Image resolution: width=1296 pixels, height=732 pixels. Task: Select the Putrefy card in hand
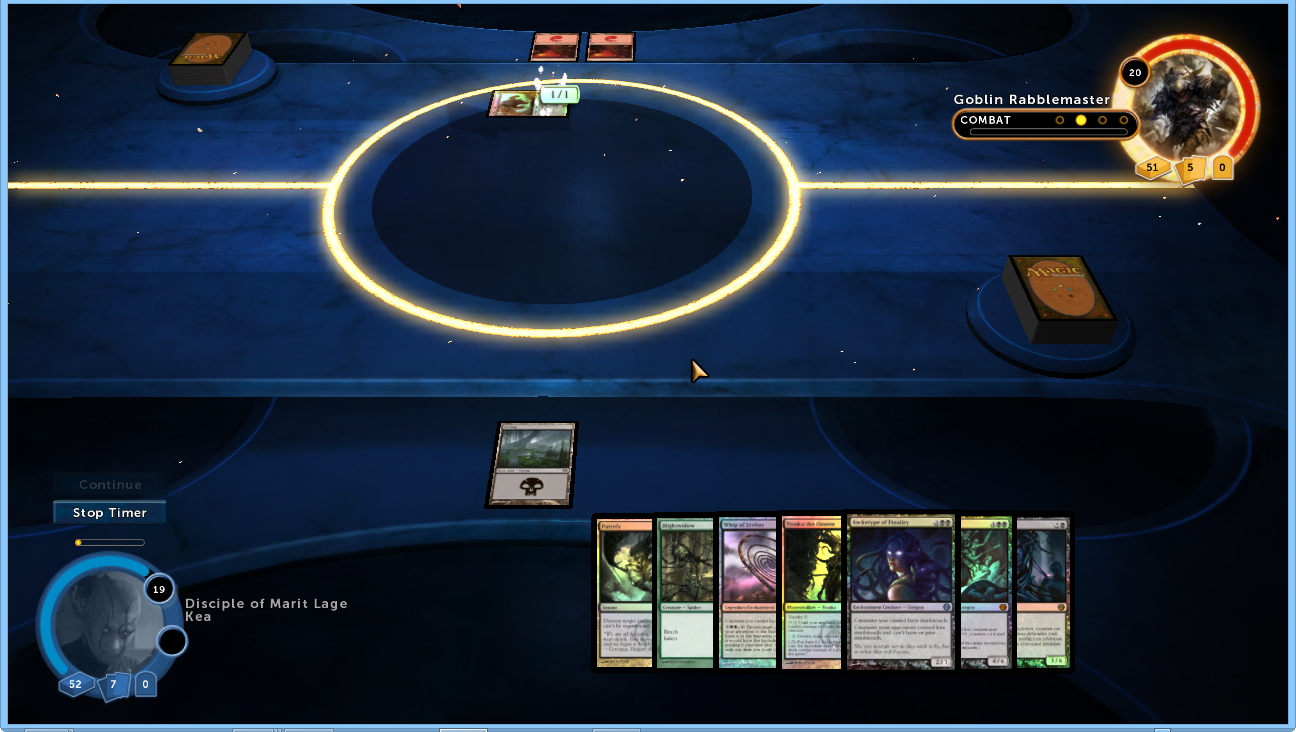(624, 592)
